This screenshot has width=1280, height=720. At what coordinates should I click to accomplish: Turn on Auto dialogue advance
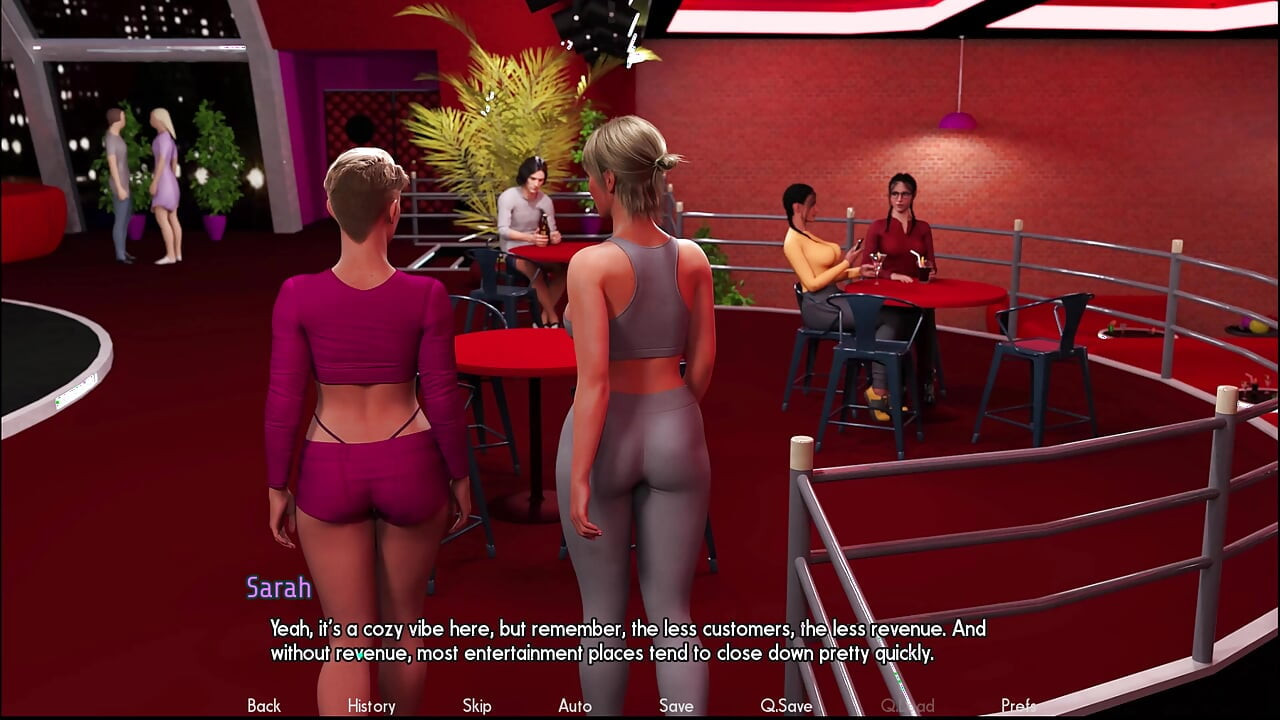click(x=575, y=706)
